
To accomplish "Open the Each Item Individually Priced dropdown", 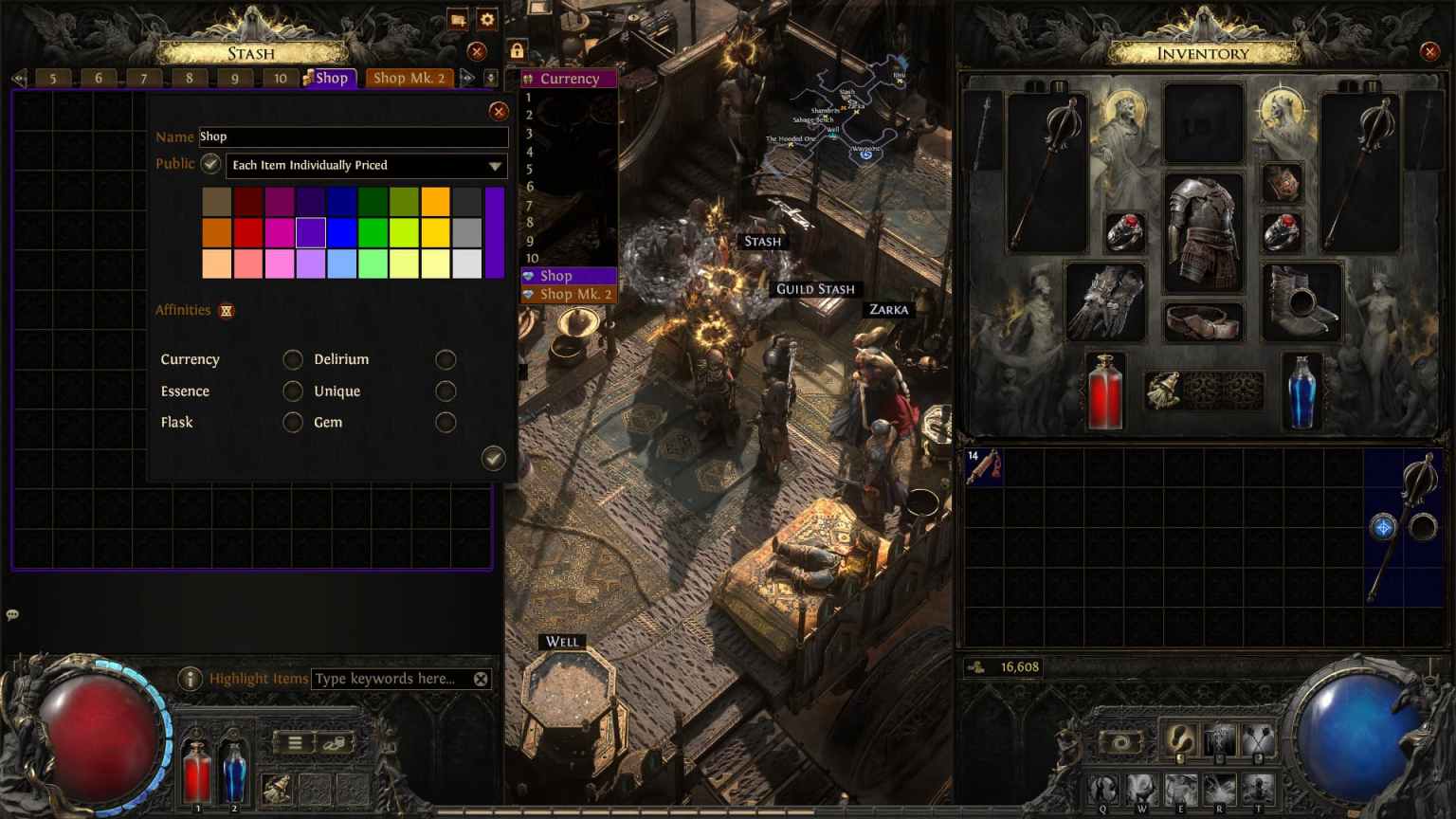I will click(x=366, y=165).
